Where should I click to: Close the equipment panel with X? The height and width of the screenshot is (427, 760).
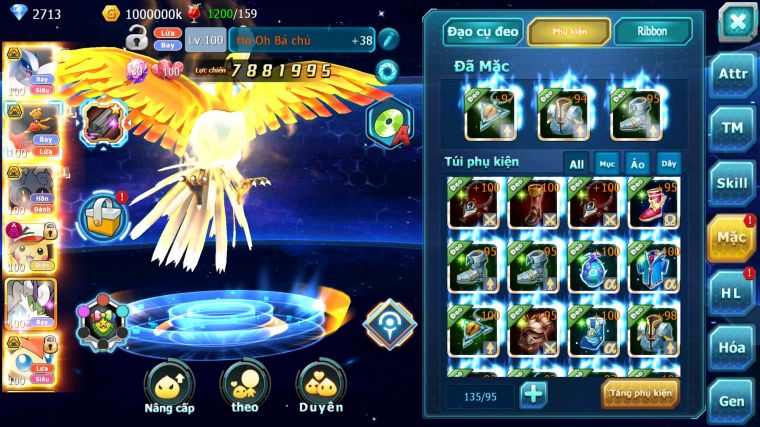pos(736,22)
